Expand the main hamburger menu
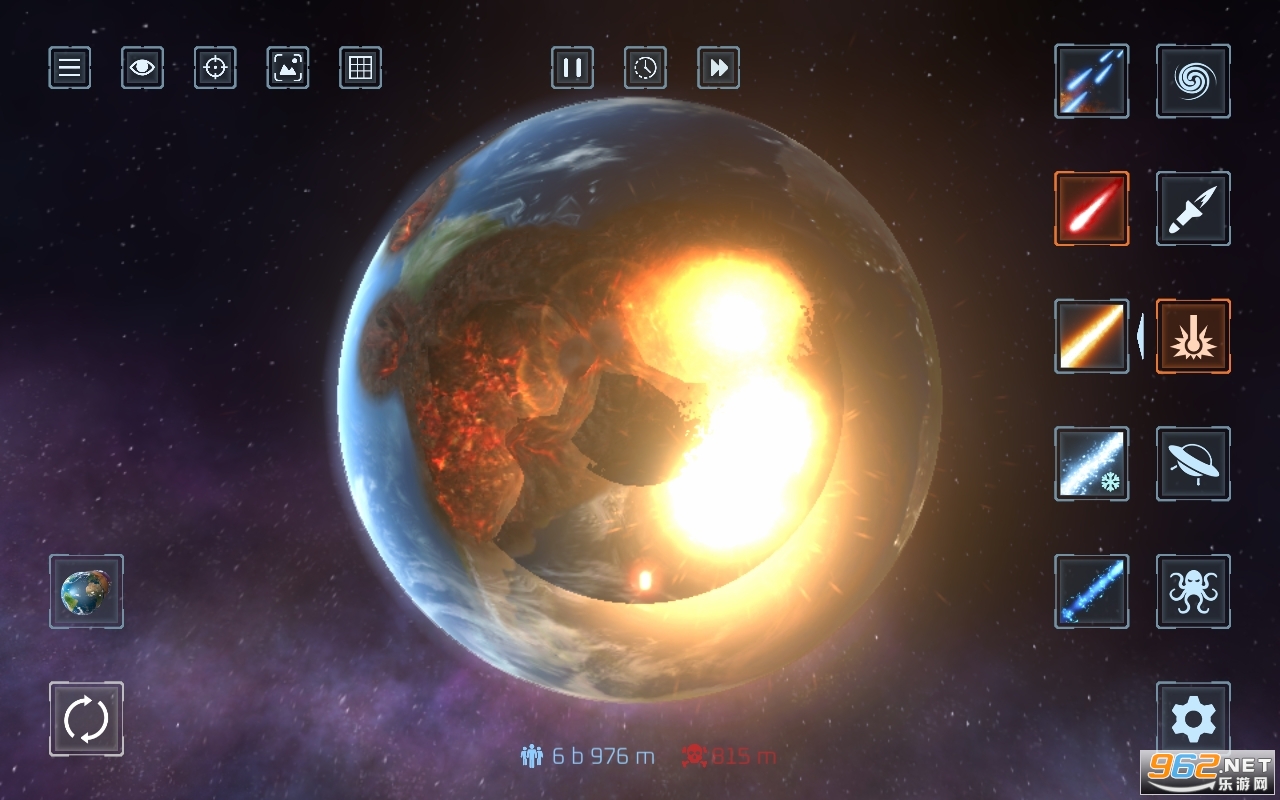This screenshot has width=1280, height=800. [68, 68]
